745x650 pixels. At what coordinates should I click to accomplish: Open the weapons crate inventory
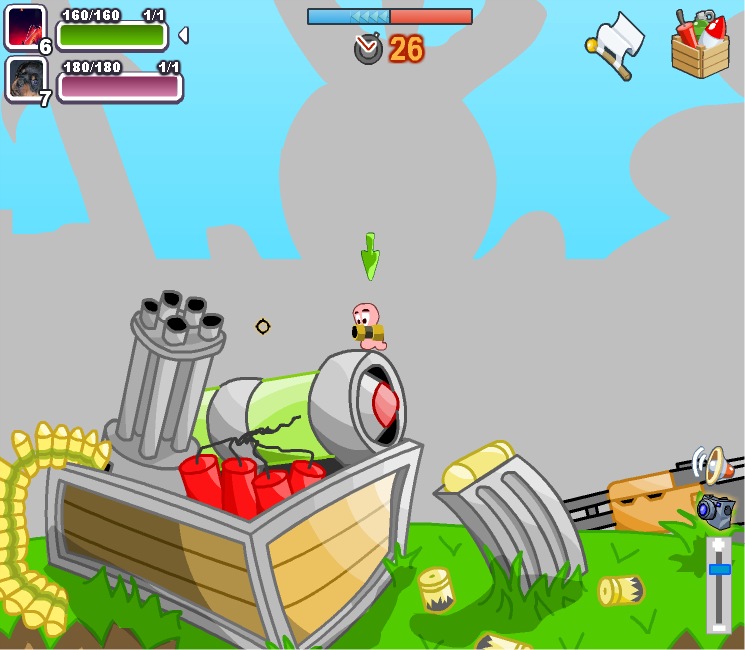pyautogui.click(x=700, y=45)
